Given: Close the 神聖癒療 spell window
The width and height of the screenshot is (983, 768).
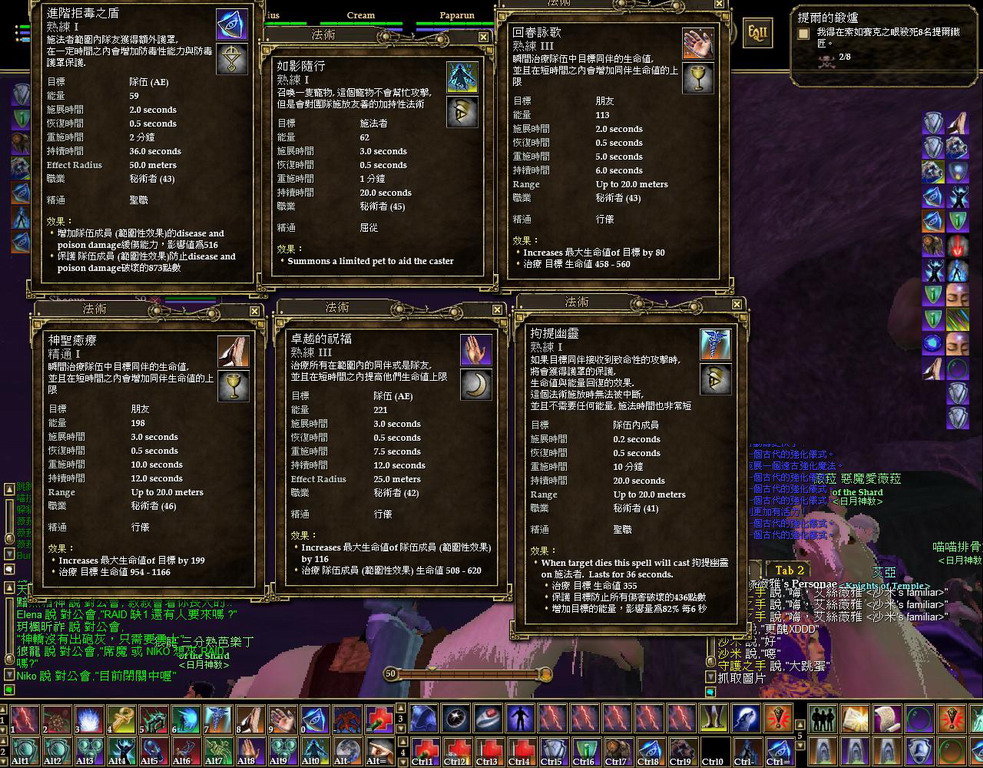Looking at the screenshot, I should [x=255, y=311].
